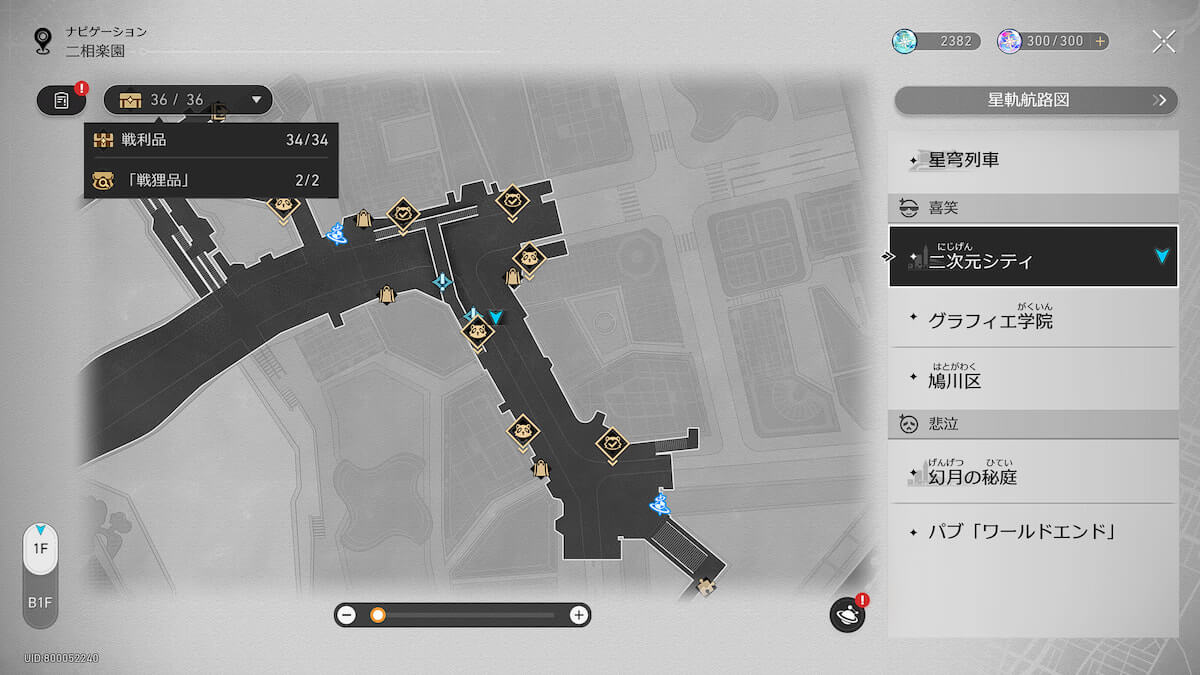Image resolution: width=1200 pixels, height=675 pixels.
Task: Add trailblaze power with the plus button
Action: point(1100,41)
